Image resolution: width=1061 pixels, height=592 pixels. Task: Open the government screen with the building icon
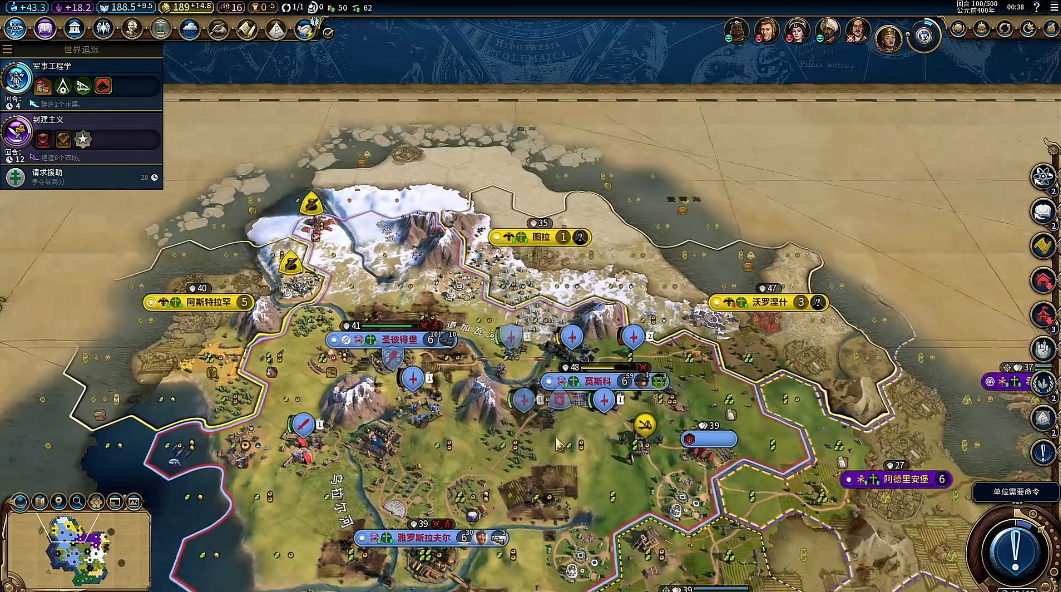(74, 28)
